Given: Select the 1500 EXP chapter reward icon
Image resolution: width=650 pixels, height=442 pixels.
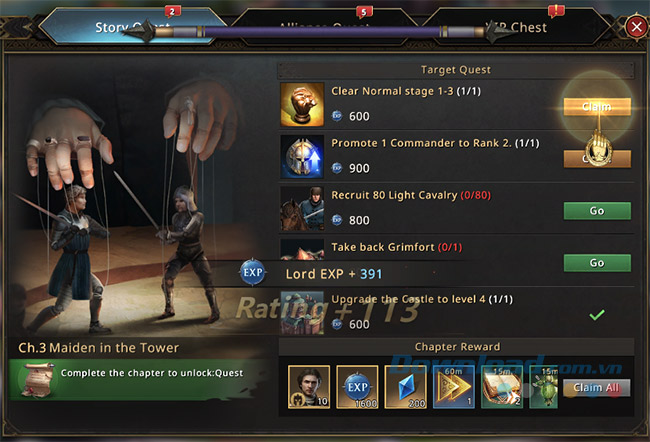Looking at the screenshot, I should (357, 386).
